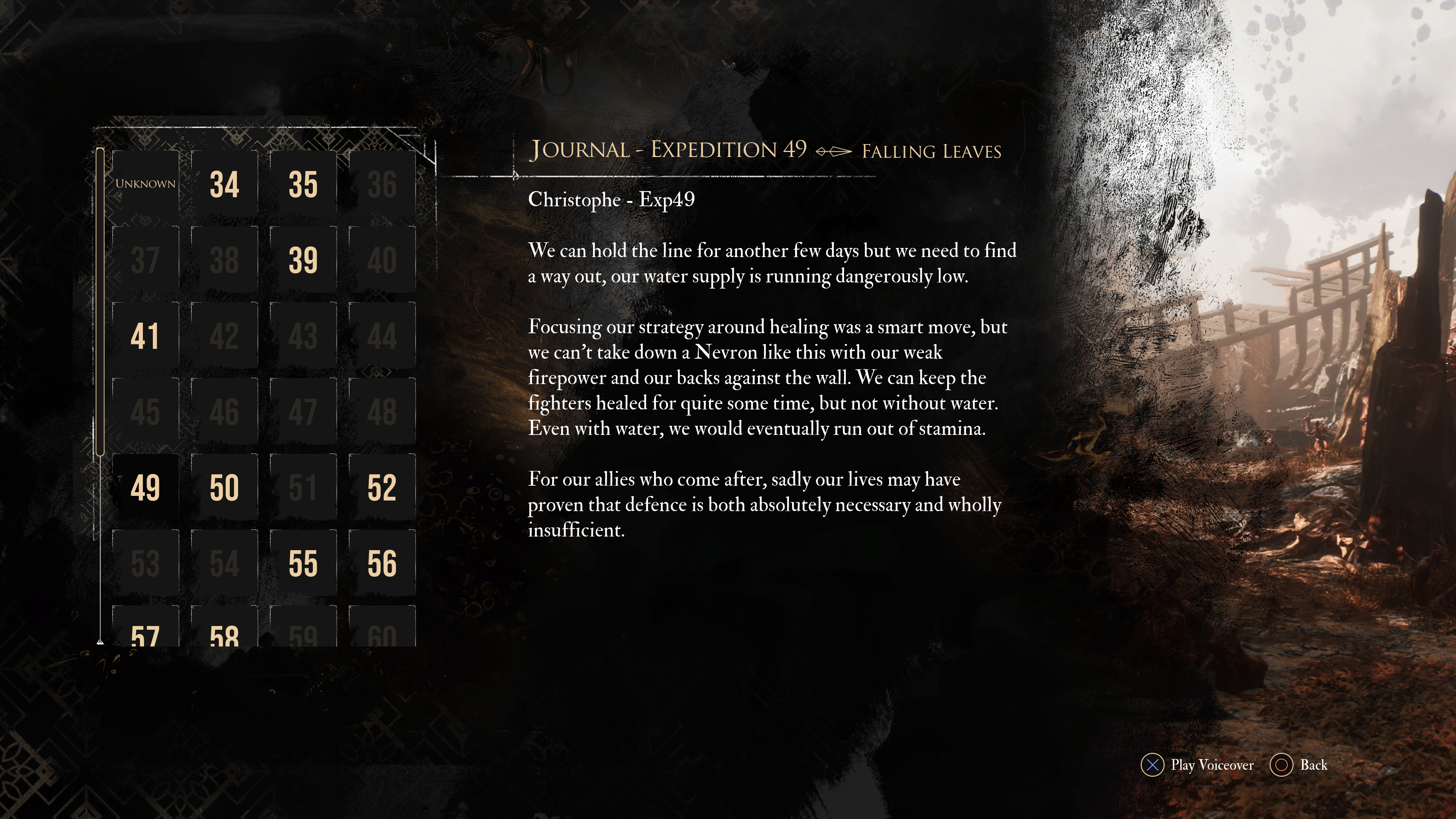The image size is (1456, 819).
Task: Choose the Expedition 39 journal tile
Action: (303, 260)
